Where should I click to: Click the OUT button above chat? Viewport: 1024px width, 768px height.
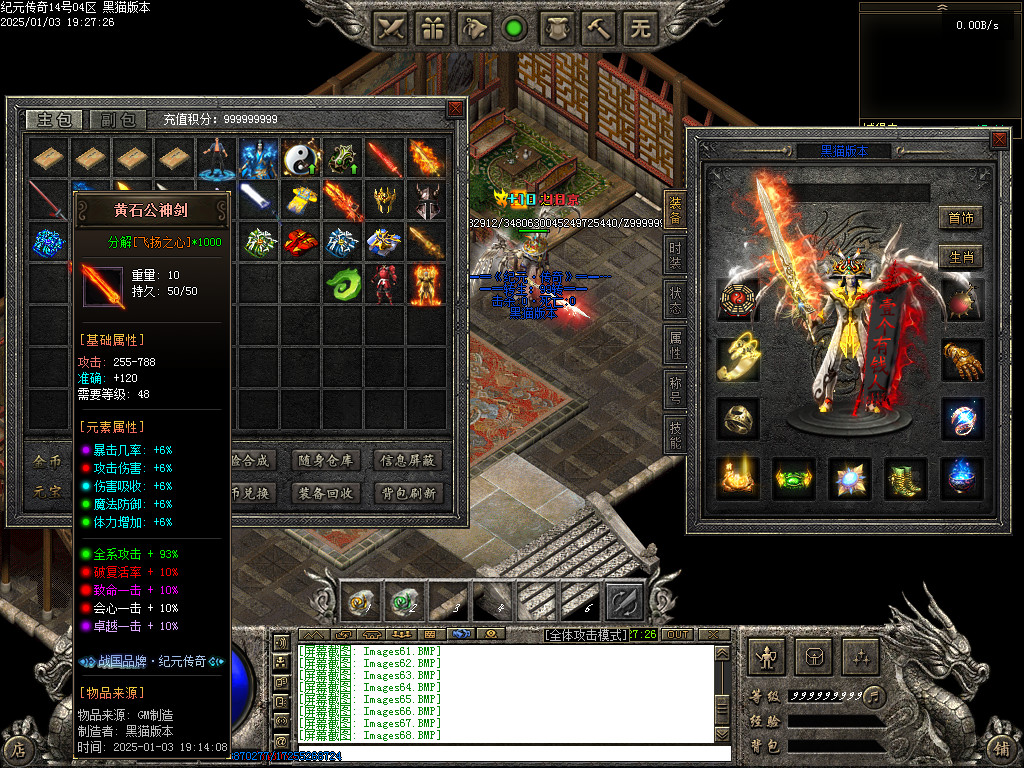678,635
